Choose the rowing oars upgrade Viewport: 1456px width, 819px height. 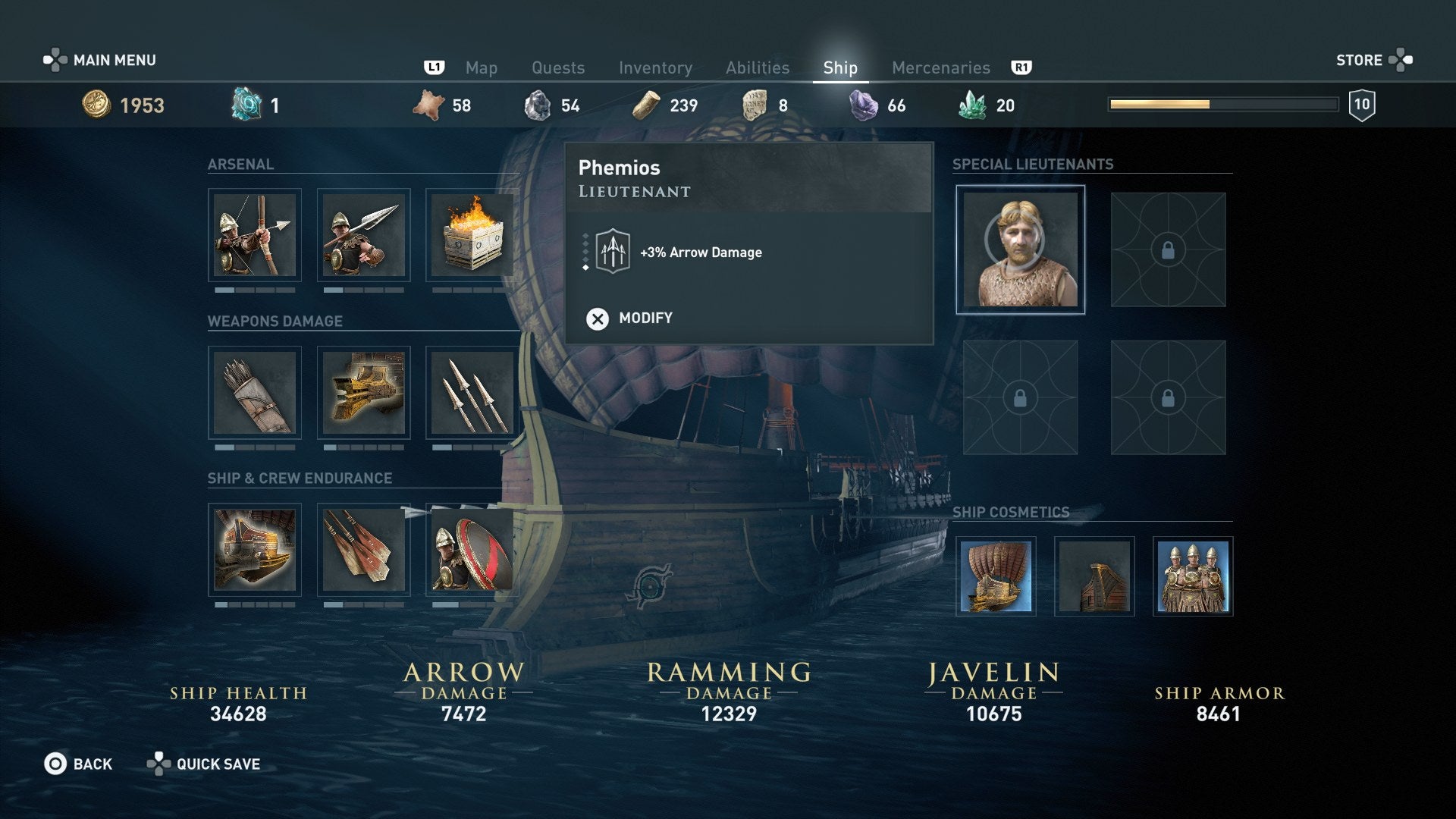363,550
